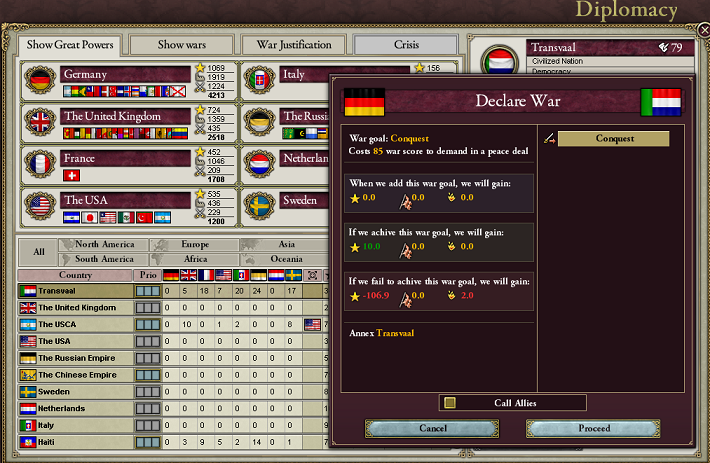Viewport: 710px width, 463px height.
Task: Switch to Show Great Powers tab
Action: pyautogui.click(x=70, y=45)
